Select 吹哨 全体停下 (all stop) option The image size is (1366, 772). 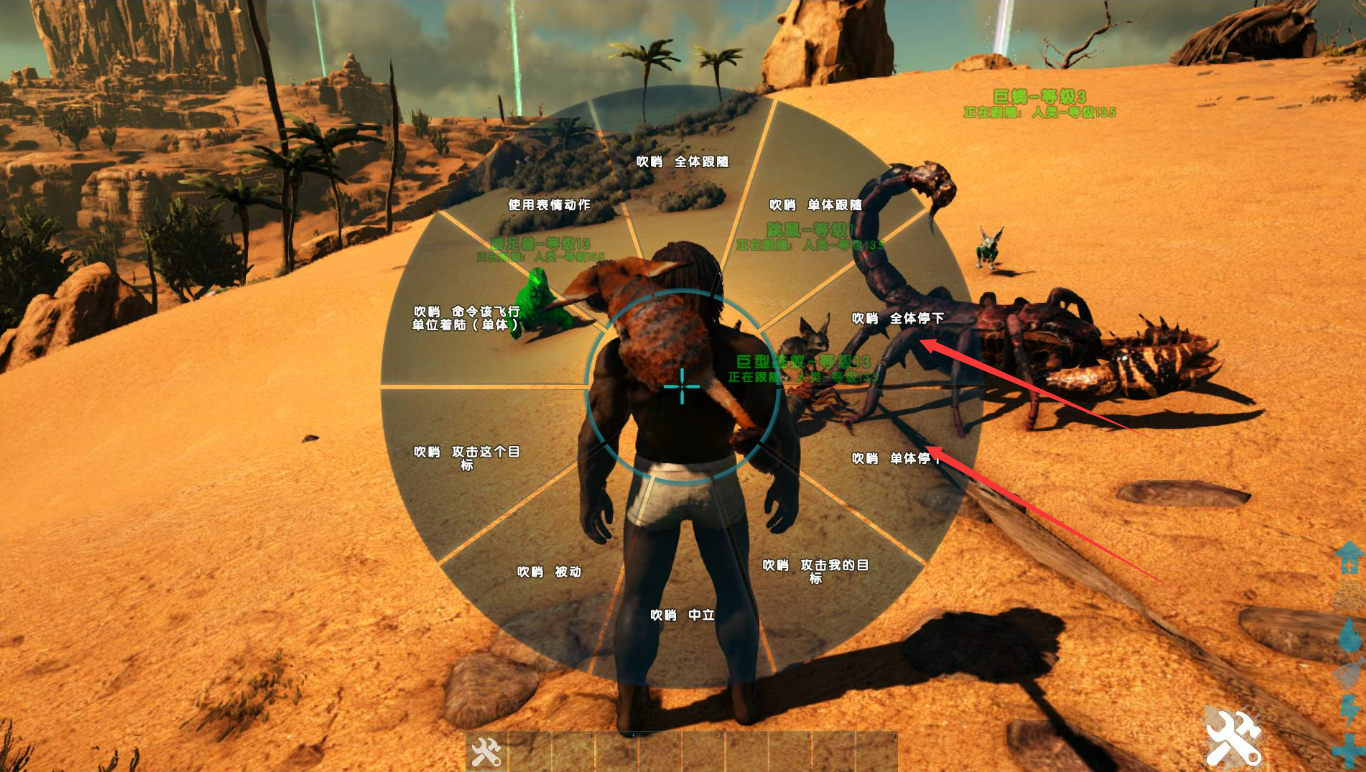(x=898, y=318)
